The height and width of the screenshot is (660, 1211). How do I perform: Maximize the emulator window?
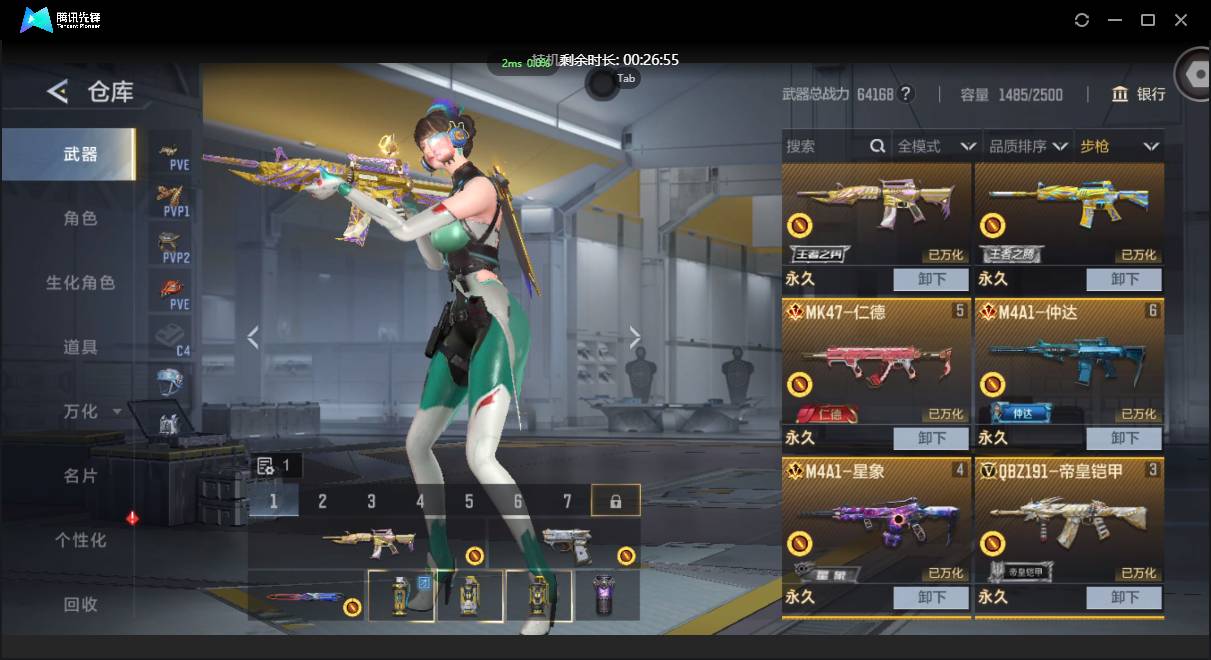tap(1148, 20)
